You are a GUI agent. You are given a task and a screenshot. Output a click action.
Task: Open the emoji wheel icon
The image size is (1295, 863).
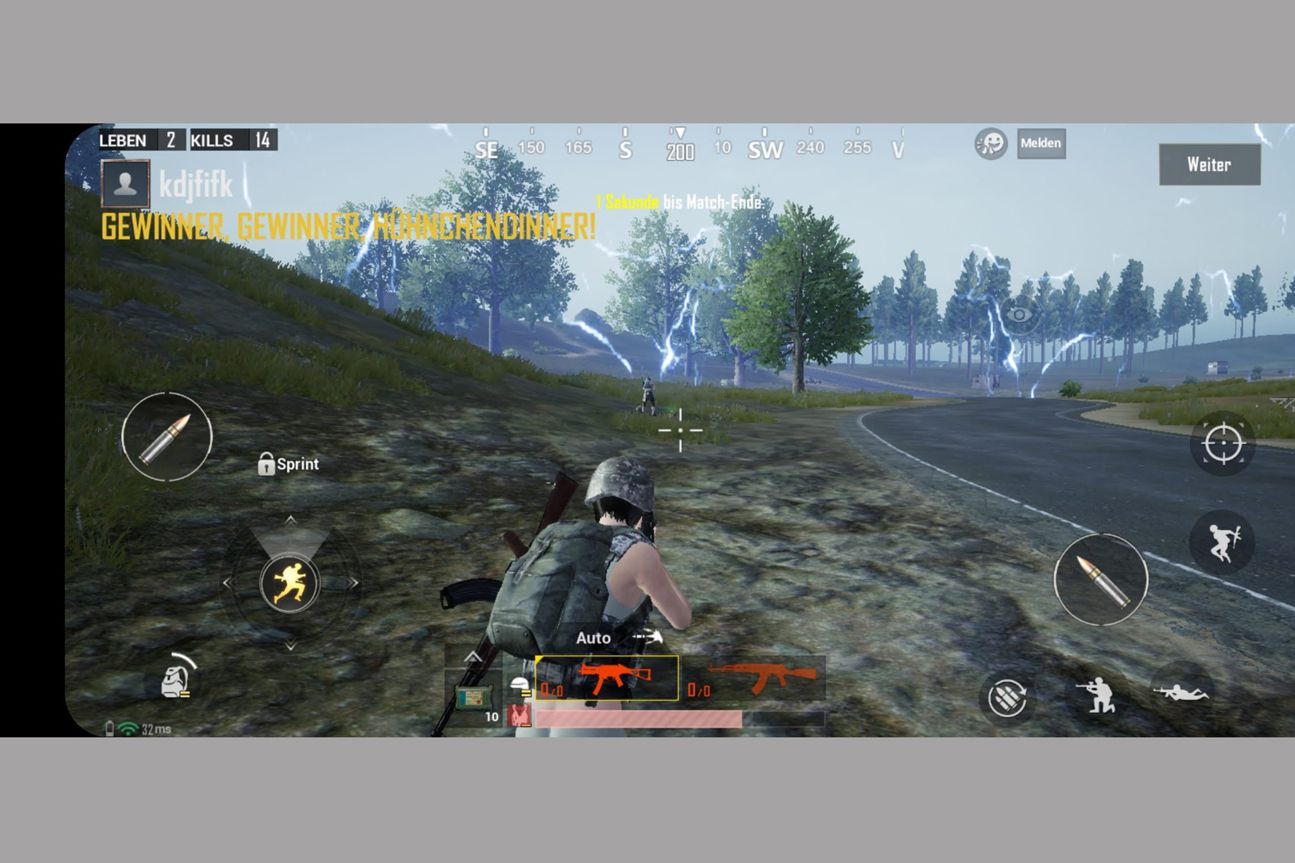click(x=991, y=143)
